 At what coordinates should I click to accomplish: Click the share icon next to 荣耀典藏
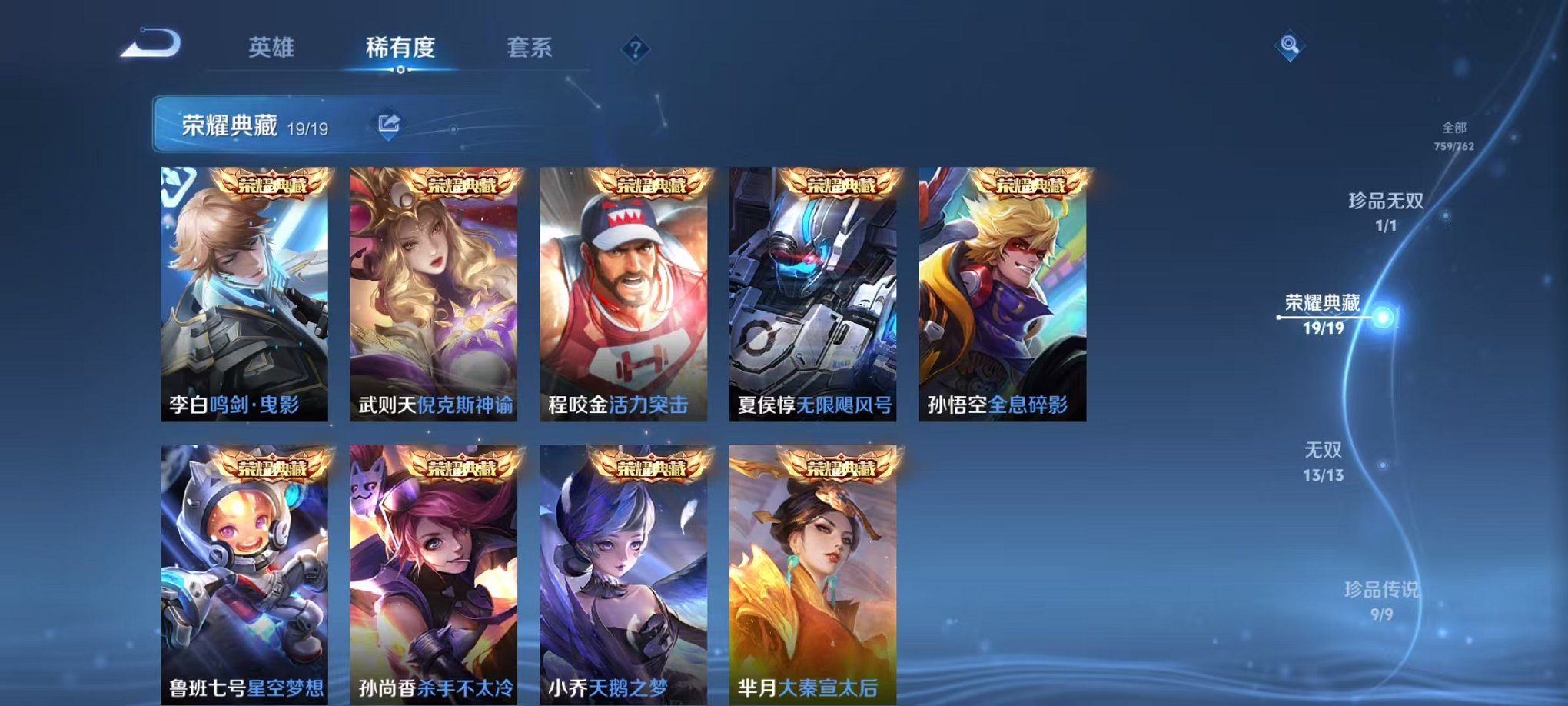click(388, 122)
